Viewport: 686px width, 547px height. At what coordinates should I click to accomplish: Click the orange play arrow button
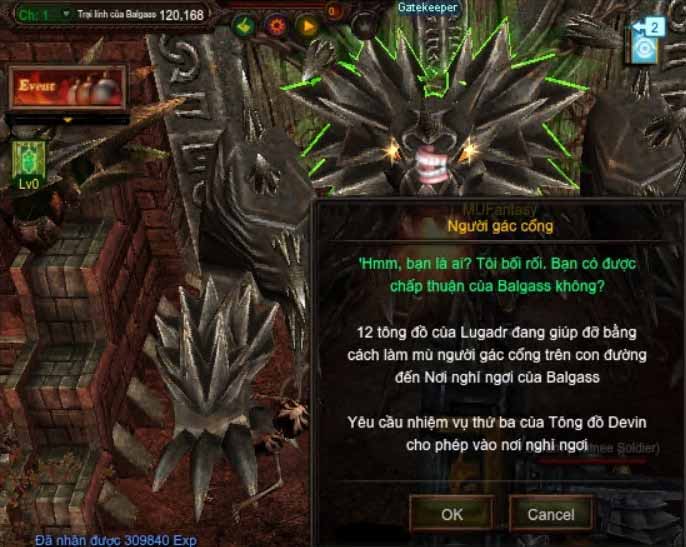point(308,24)
